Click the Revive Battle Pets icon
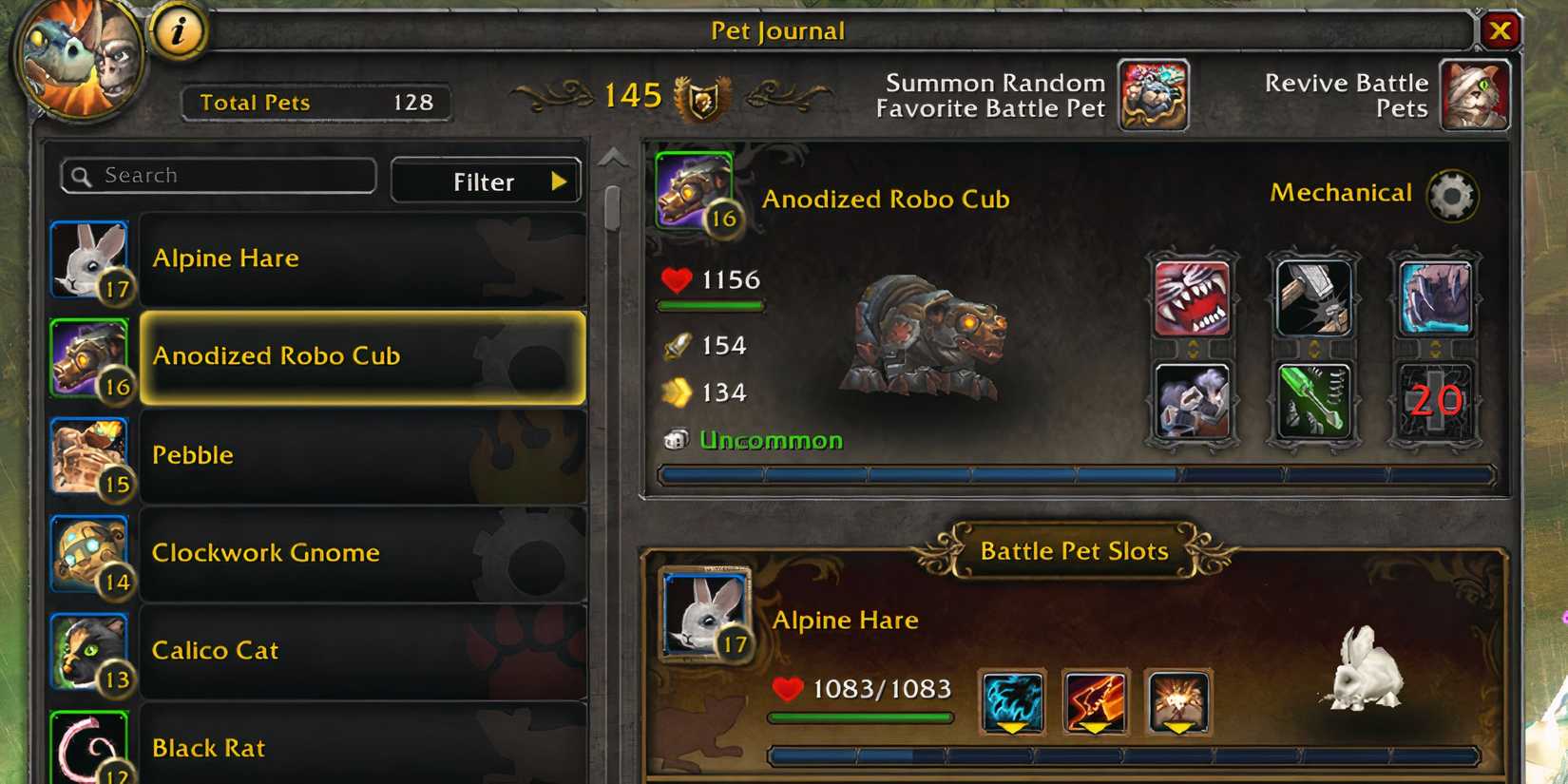 [x=1475, y=95]
